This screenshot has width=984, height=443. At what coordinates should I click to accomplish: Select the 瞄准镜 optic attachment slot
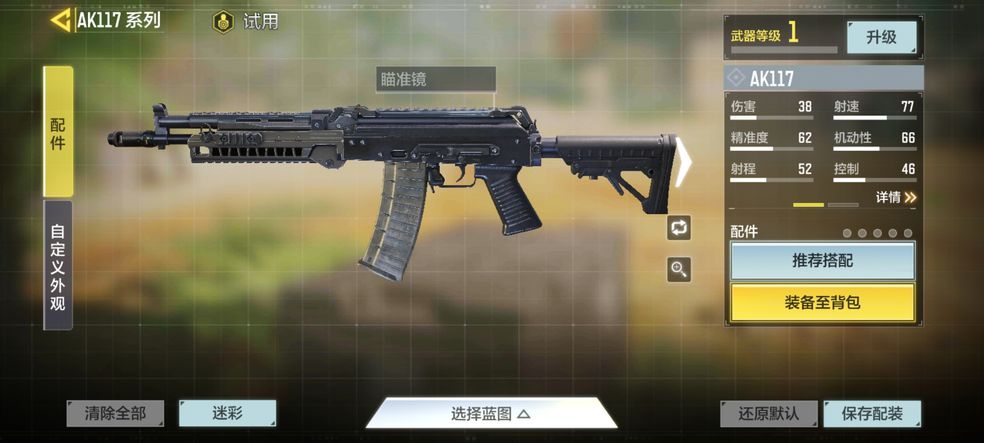[435, 79]
